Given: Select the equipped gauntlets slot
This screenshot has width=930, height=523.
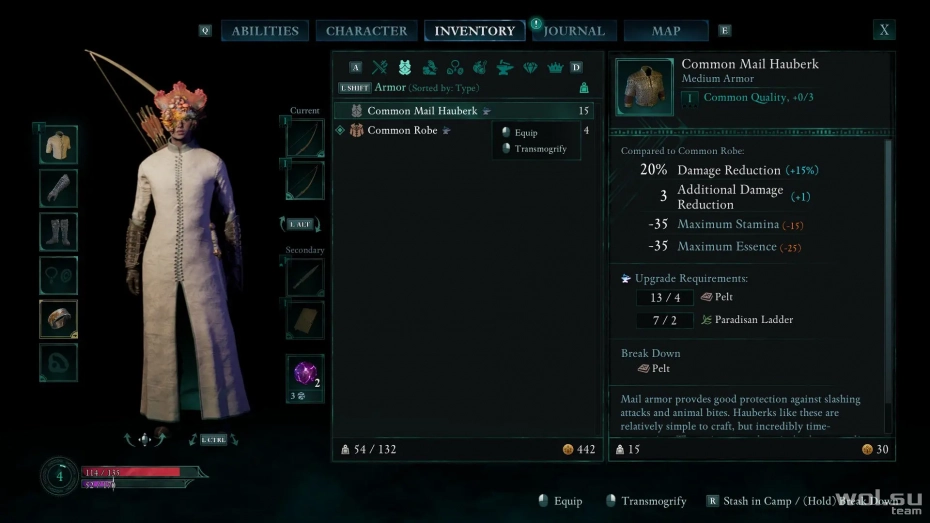Looking at the screenshot, I should [x=58, y=188].
